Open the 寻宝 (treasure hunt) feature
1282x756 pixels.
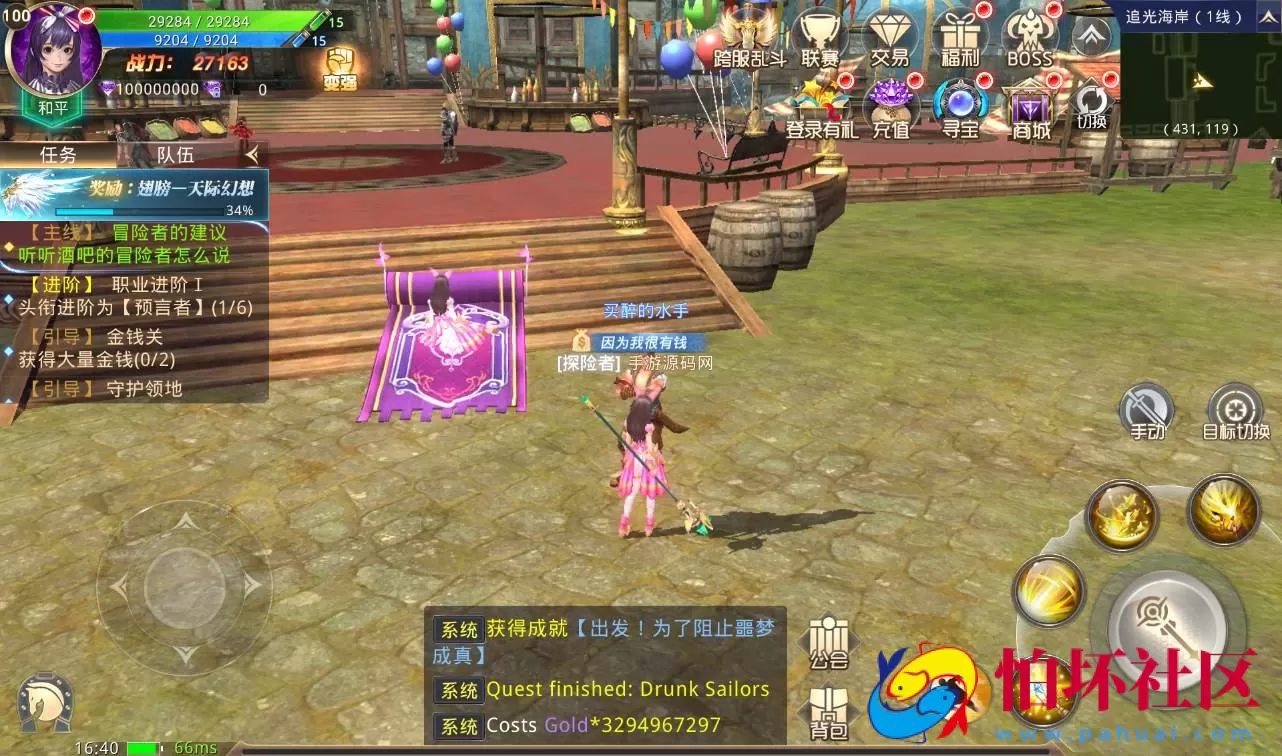[958, 105]
